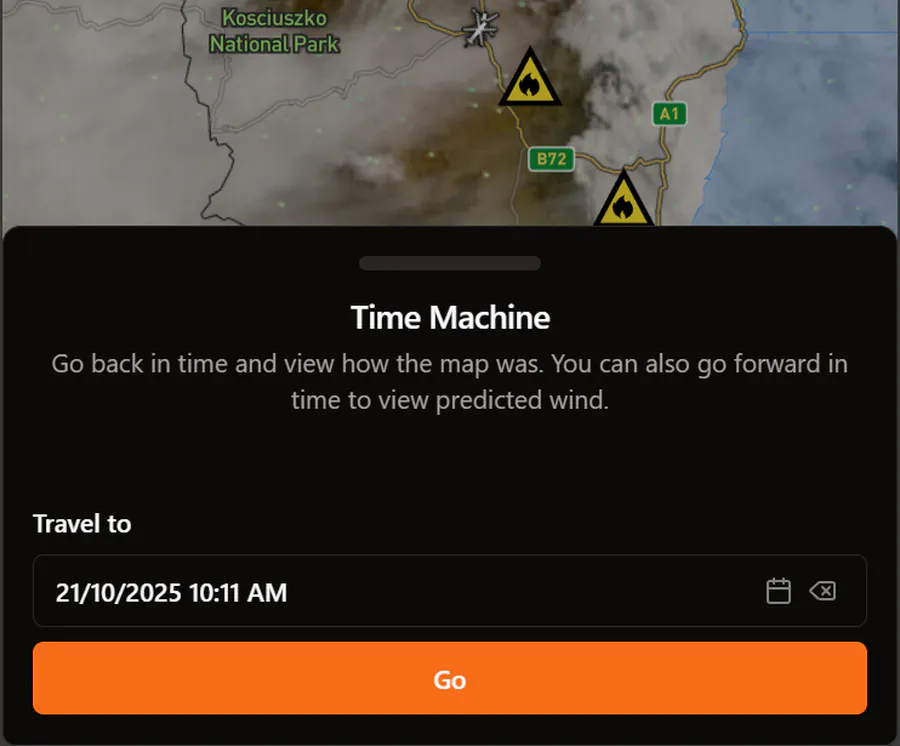Select the fire warning marker below the helicopter
The image size is (900, 746).
pyautogui.click(x=529, y=80)
